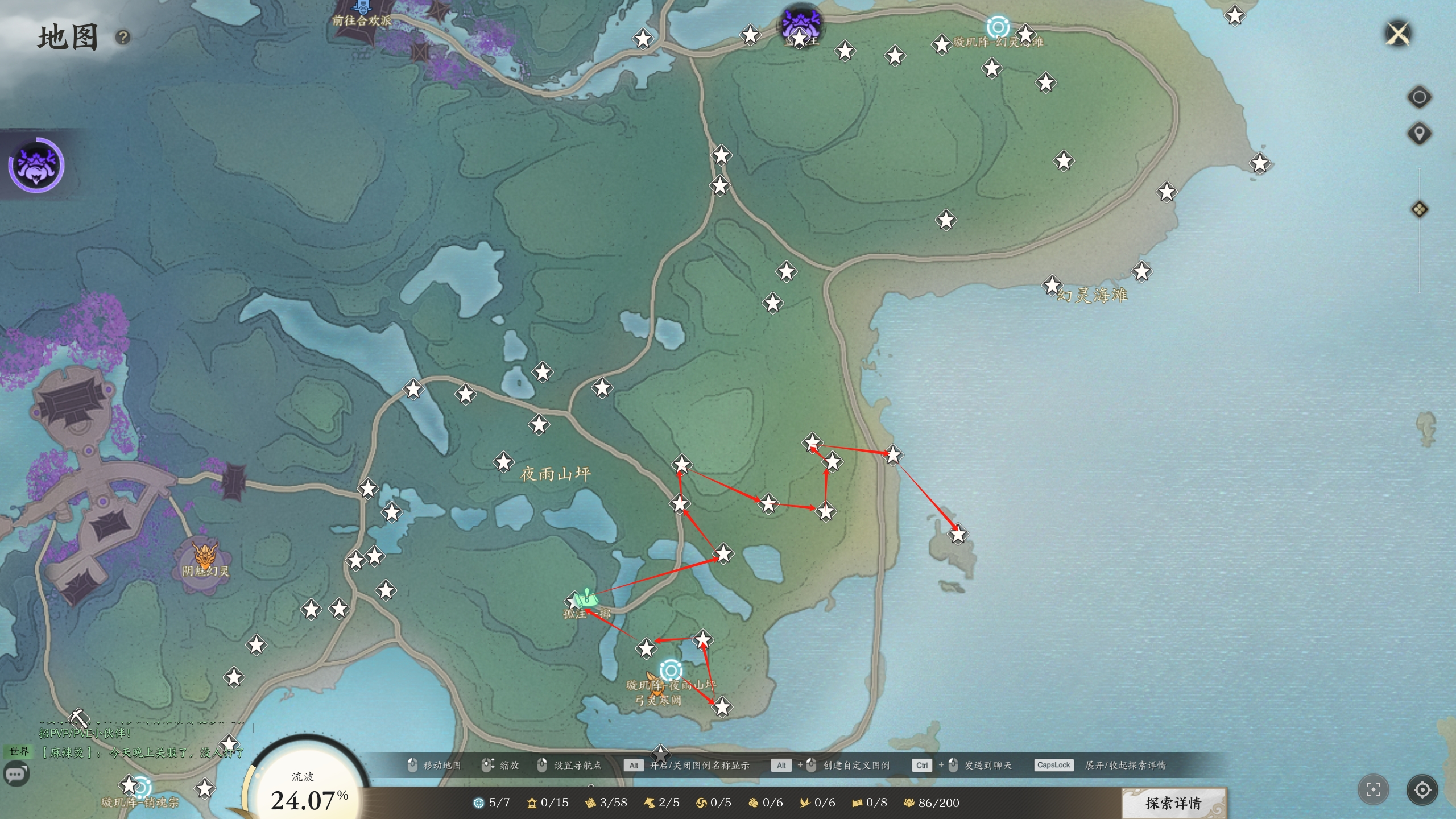The height and width of the screenshot is (819, 1456).
Task: Click the circle diamond map filter button
Action: [x=1419, y=97]
